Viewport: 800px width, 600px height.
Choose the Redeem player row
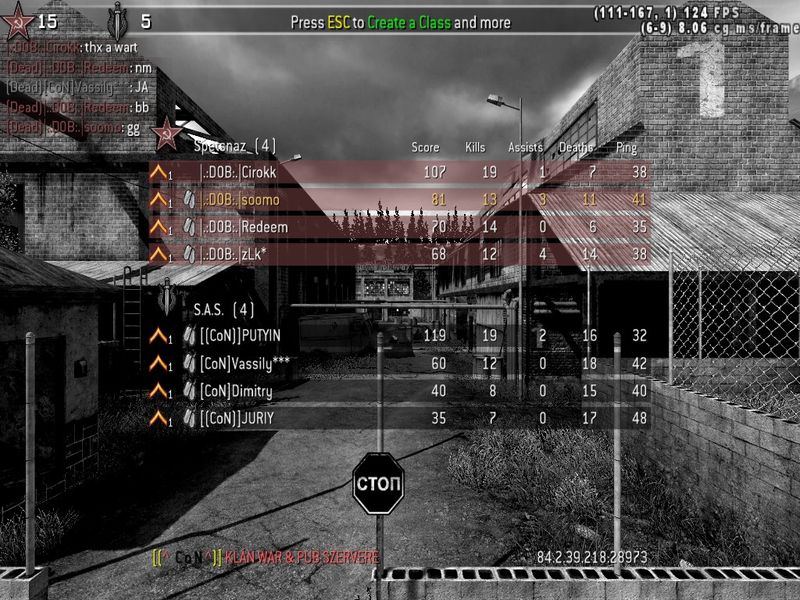[x=400, y=227]
